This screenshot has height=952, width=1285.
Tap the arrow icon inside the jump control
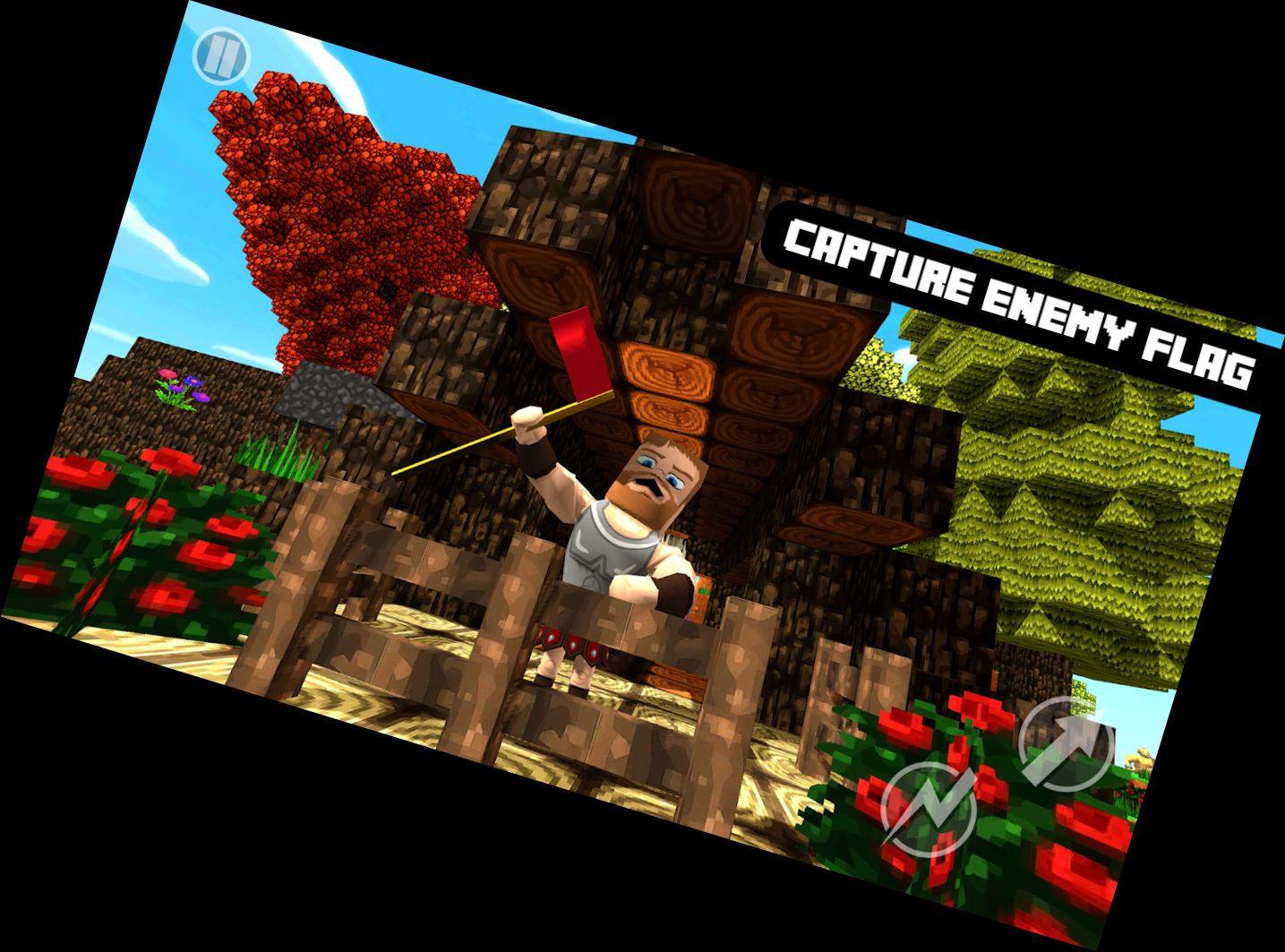1066,745
